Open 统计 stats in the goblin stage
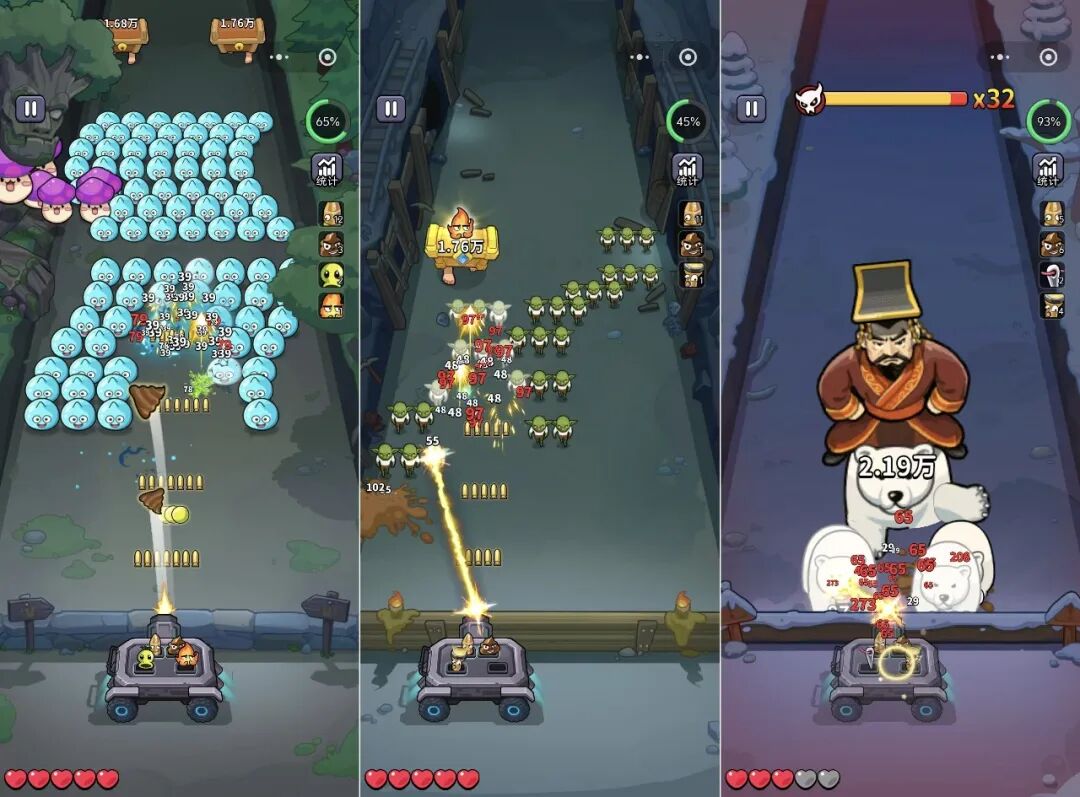 click(x=687, y=169)
